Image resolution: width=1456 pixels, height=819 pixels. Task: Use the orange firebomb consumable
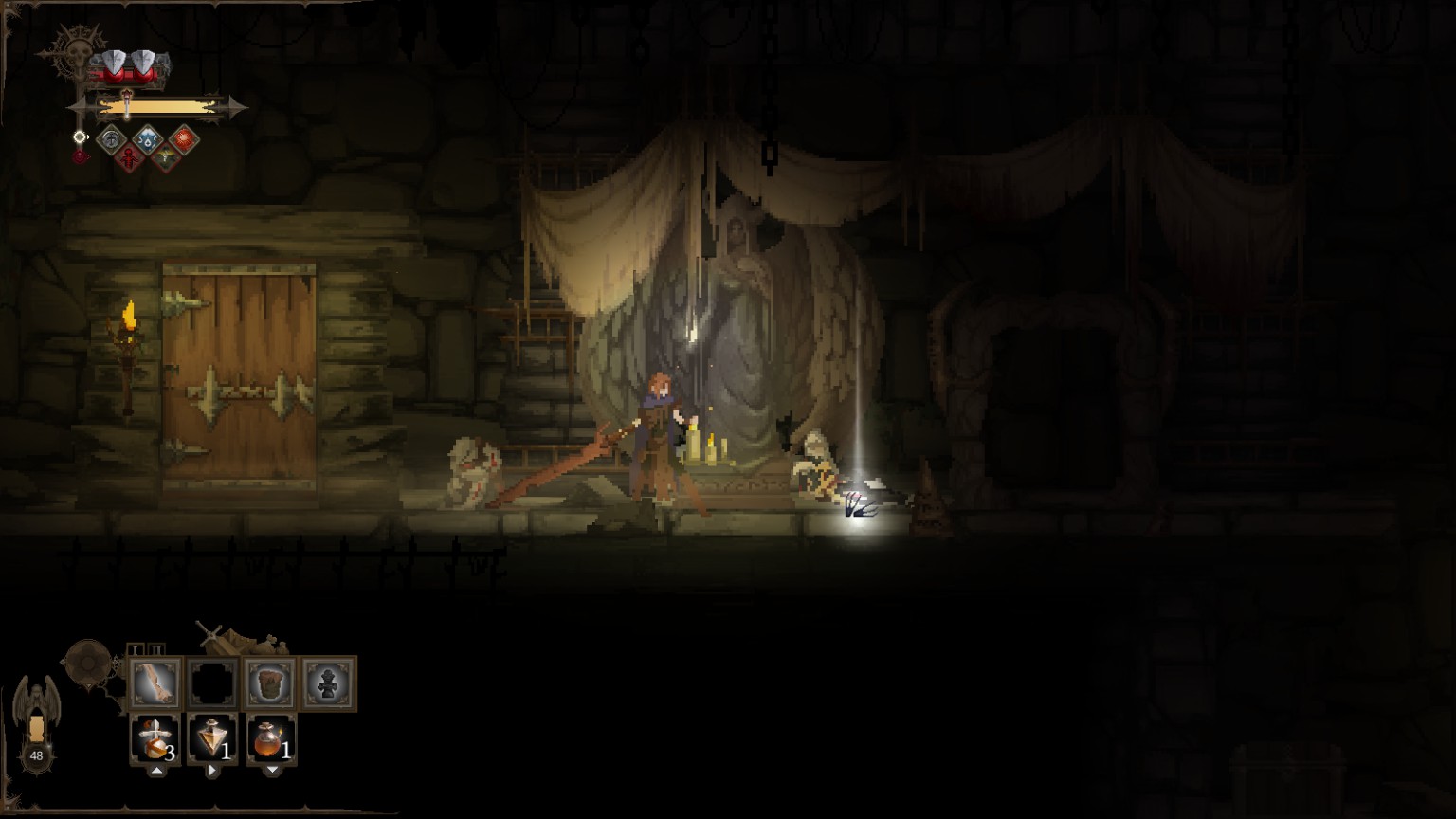pyautogui.click(x=271, y=739)
